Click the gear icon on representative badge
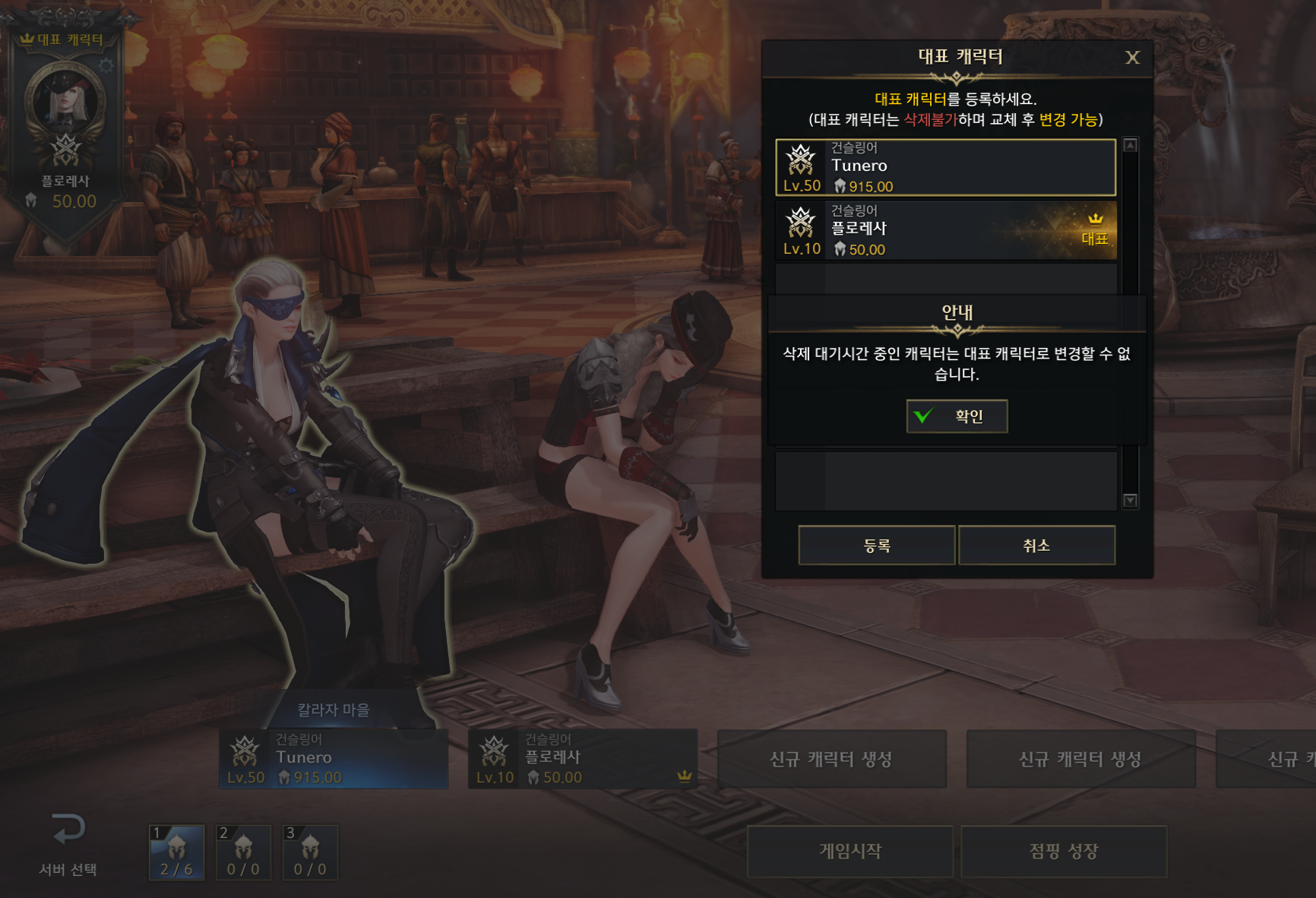This screenshot has width=1316, height=898. (106, 65)
